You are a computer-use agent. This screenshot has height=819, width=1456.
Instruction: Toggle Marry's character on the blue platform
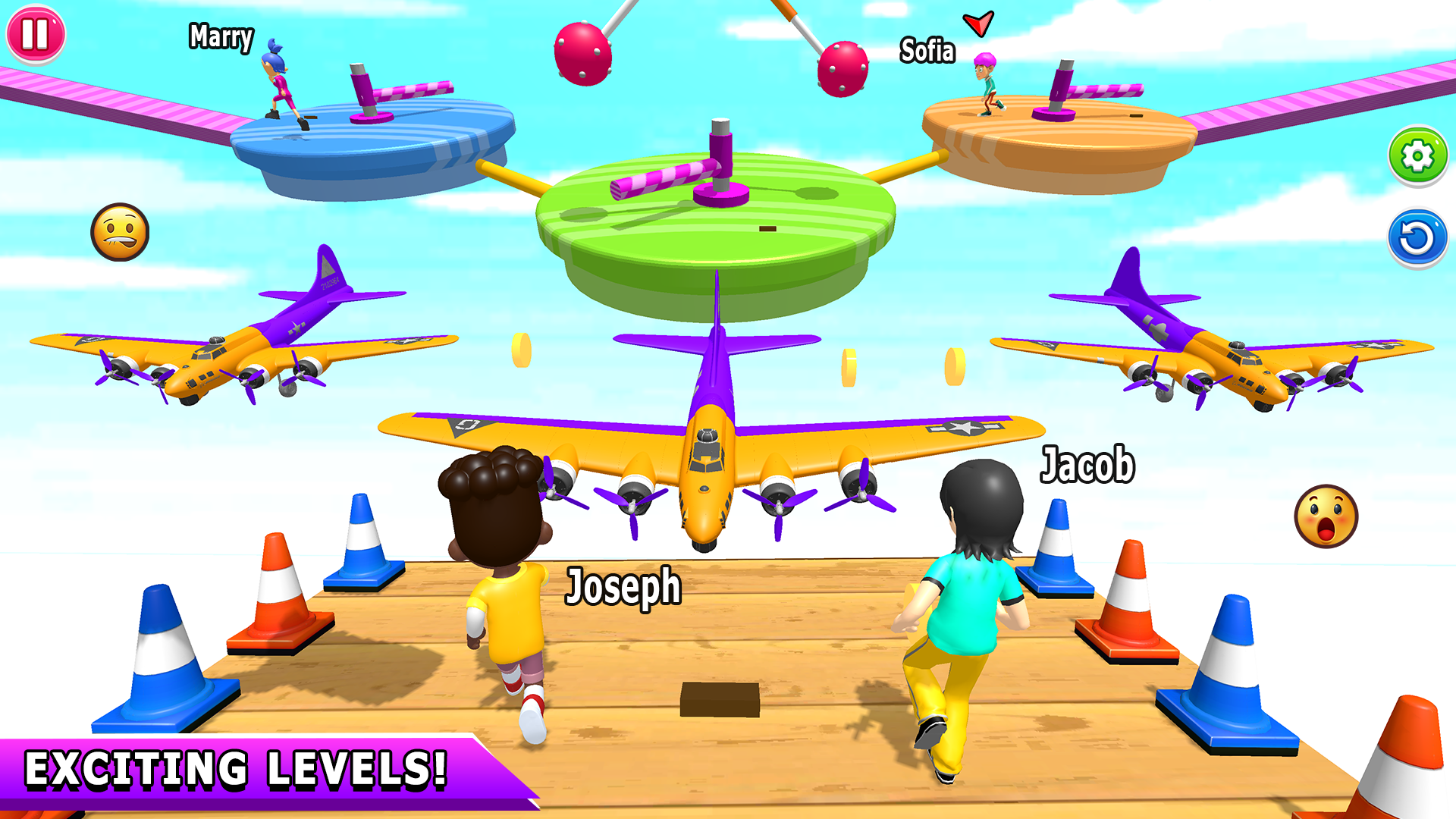pyautogui.click(x=278, y=87)
